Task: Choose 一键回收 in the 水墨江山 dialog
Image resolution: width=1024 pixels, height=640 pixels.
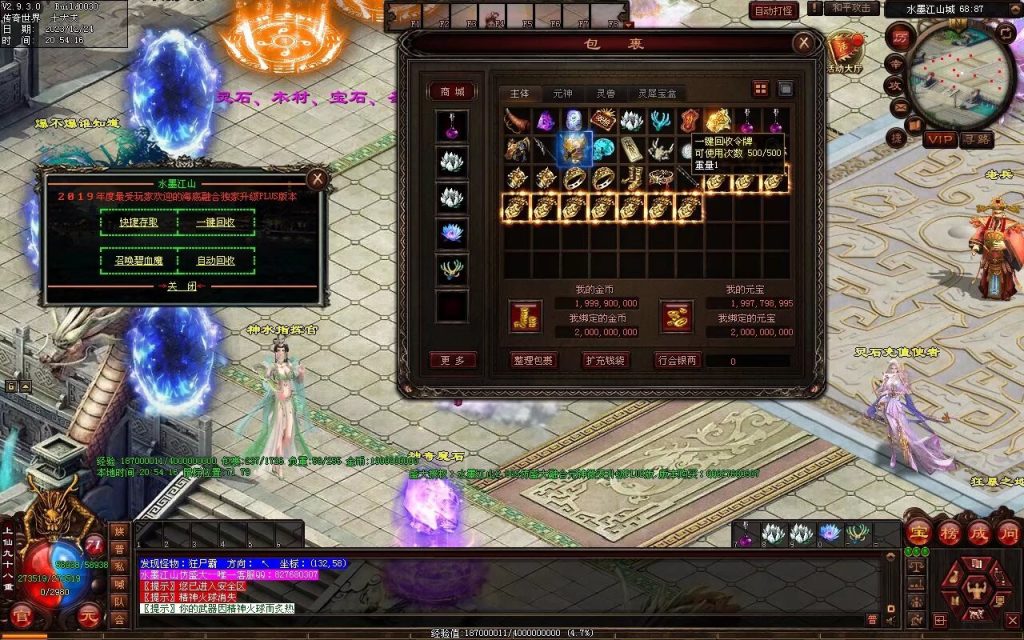Action: point(216,222)
